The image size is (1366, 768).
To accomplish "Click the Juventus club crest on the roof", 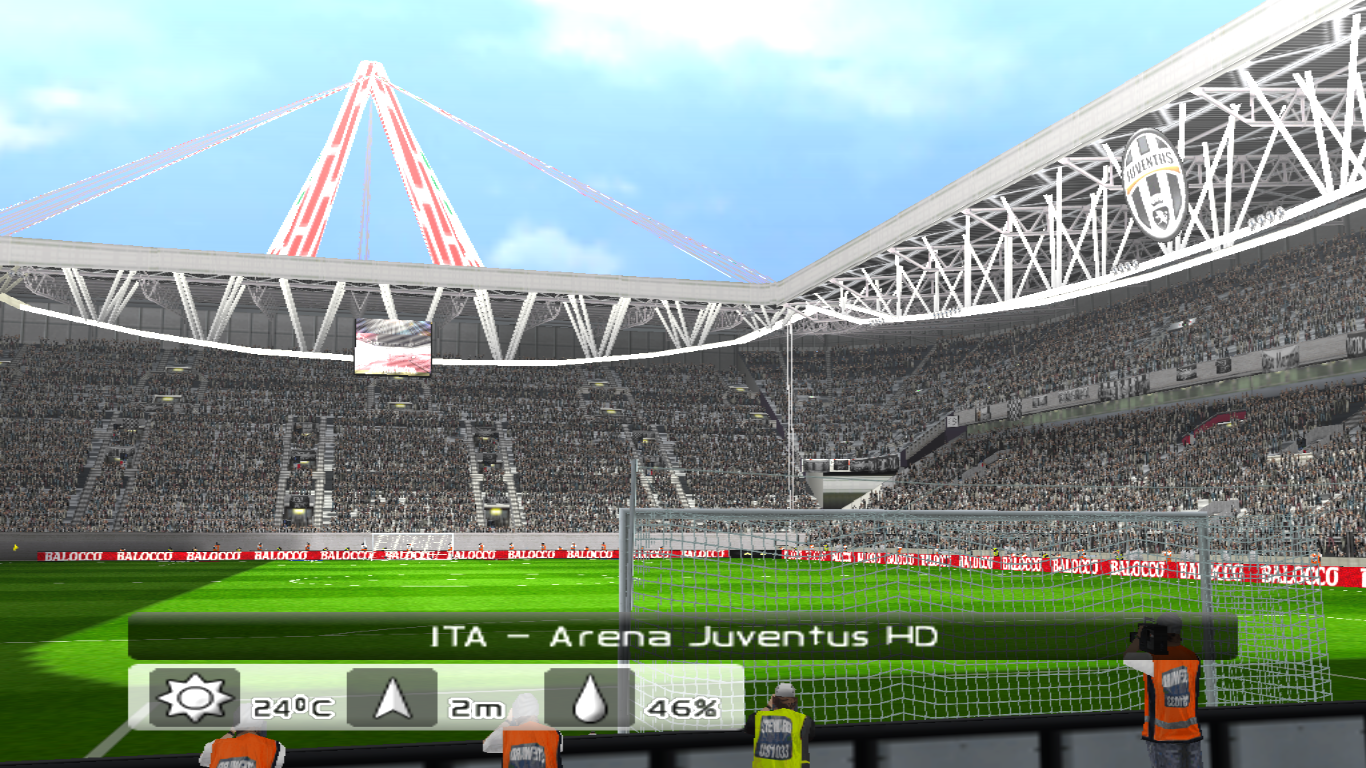I will click(x=1155, y=185).
